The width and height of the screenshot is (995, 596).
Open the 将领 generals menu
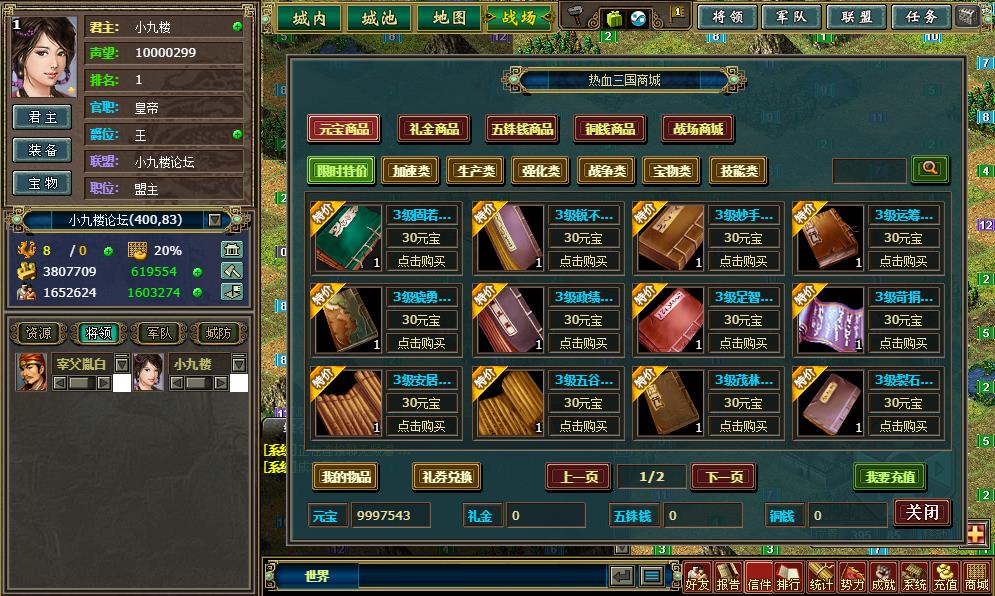(726, 17)
